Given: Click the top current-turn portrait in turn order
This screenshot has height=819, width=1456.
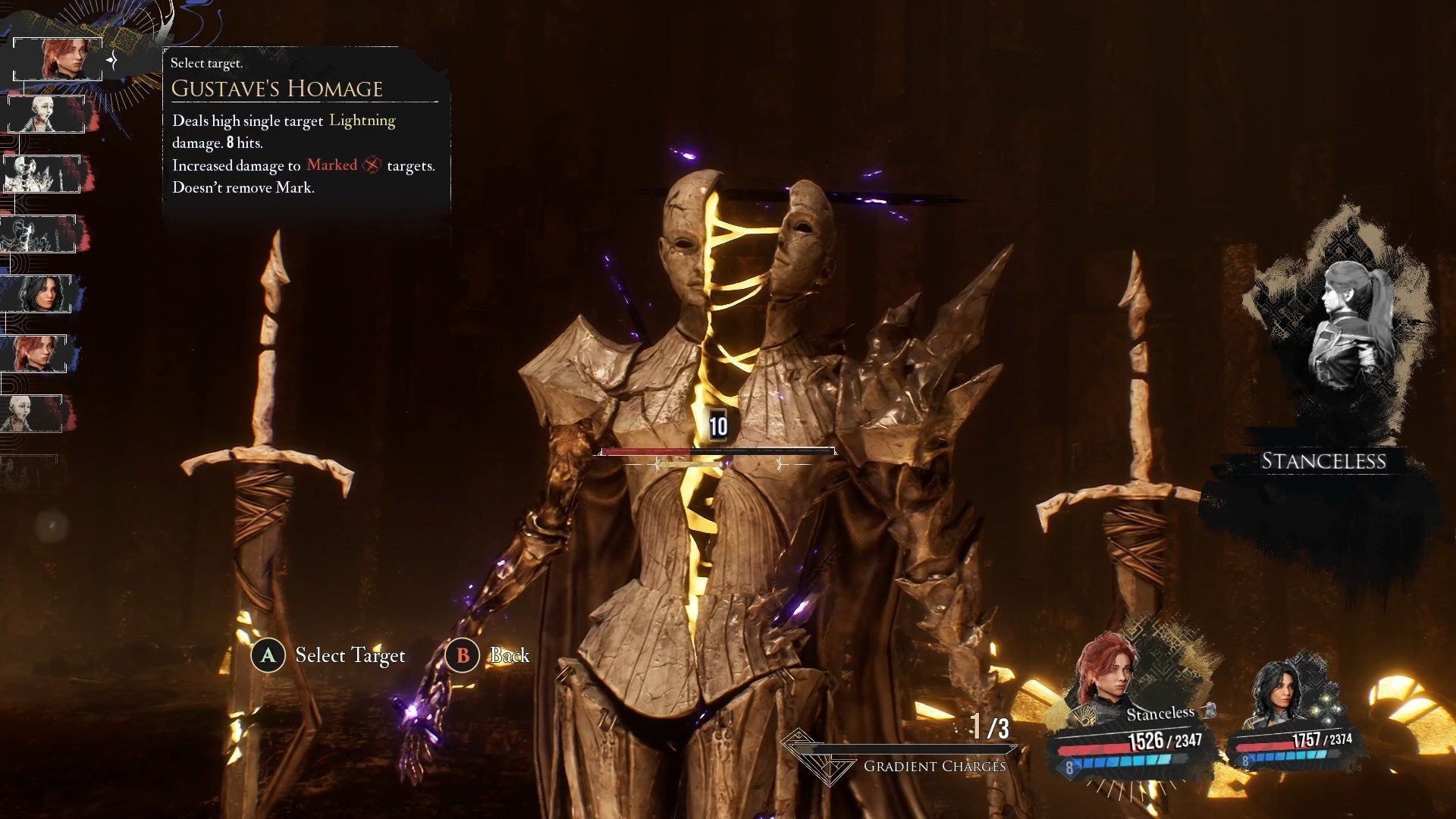Looking at the screenshot, I should click(x=58, y=59).
